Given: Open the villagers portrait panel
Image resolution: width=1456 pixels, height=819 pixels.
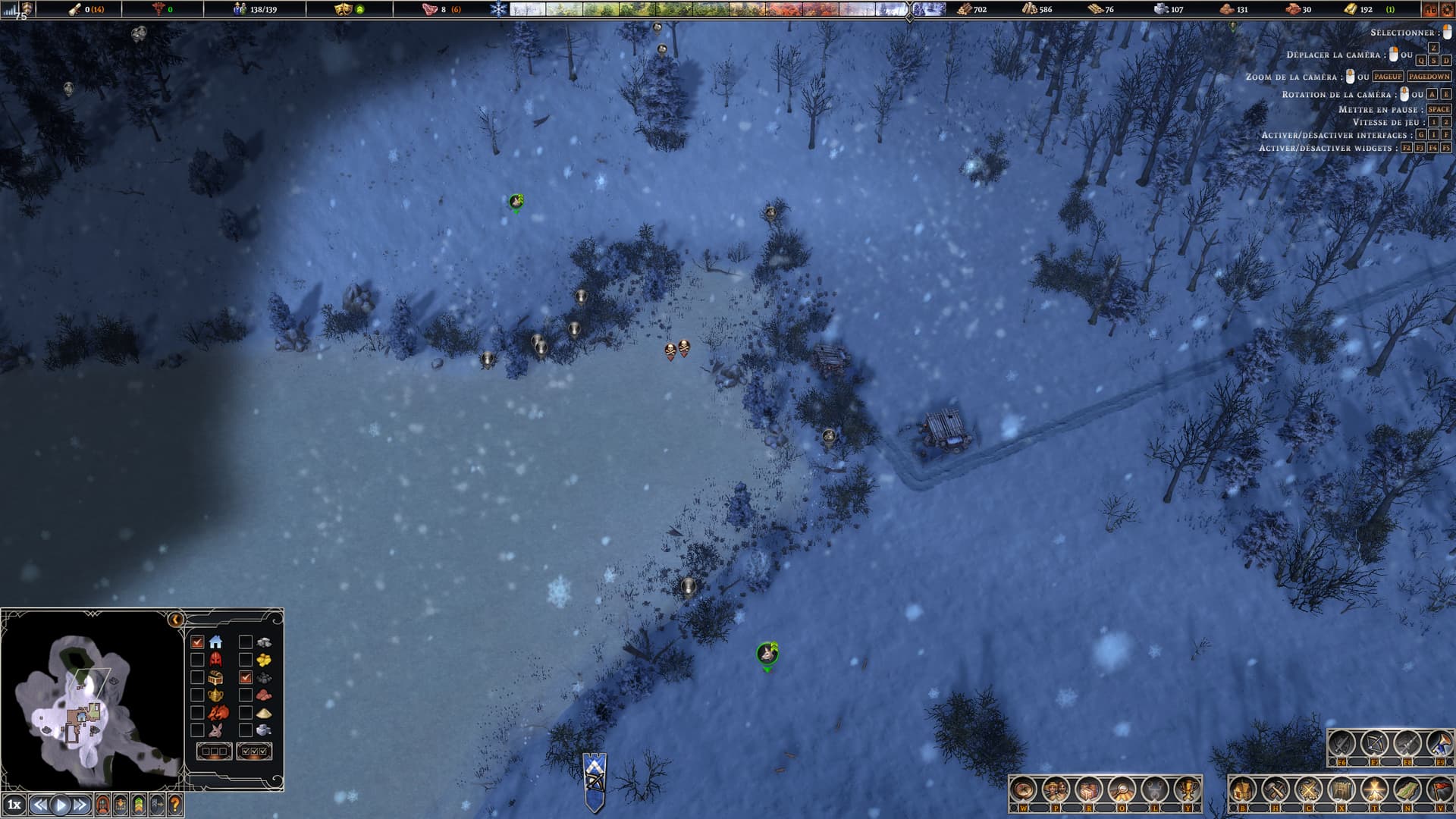Looking at the screenshot, I should tap(1056, 790).
